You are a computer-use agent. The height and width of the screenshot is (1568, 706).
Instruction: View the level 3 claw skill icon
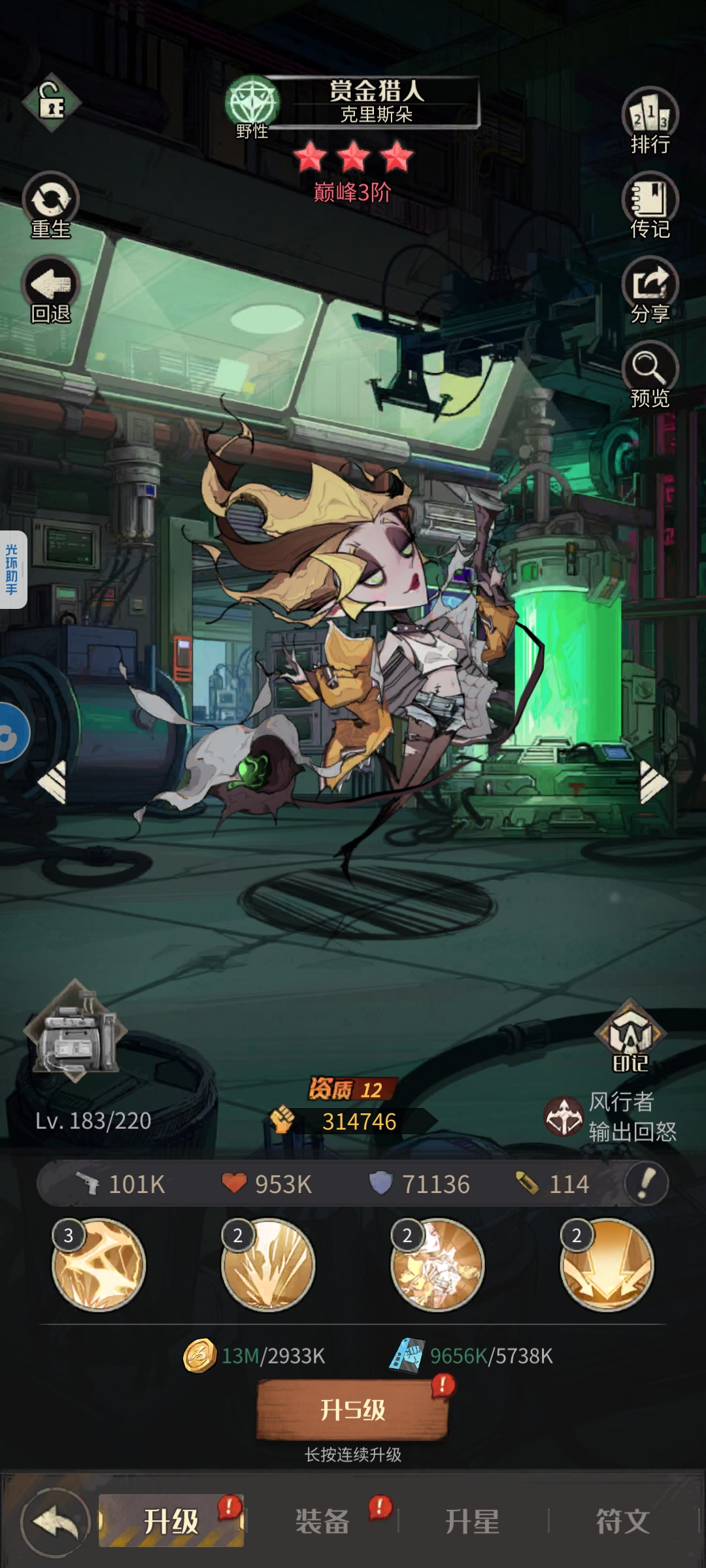coord(99,1264)
